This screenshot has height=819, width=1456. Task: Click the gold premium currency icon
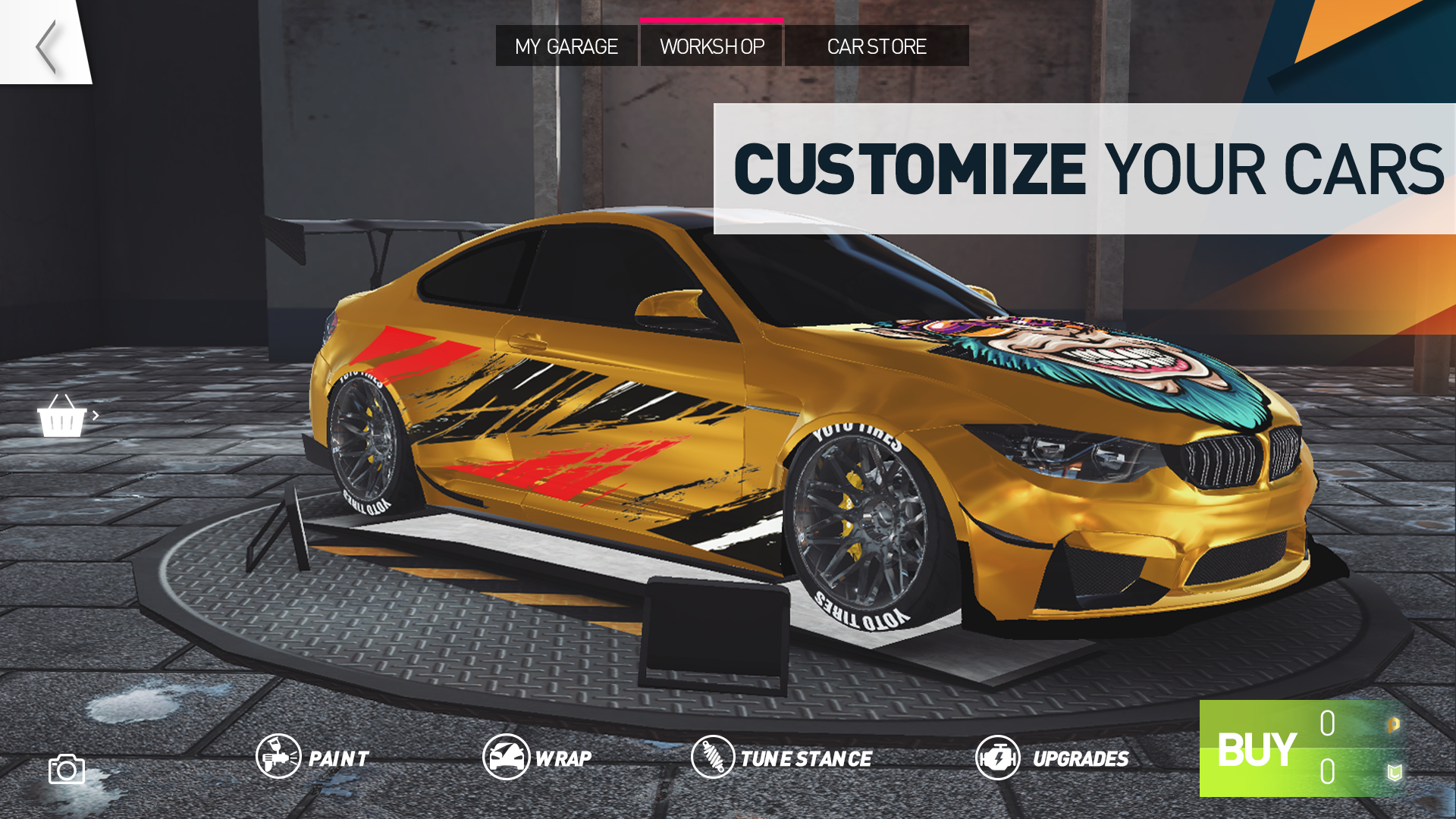coord(1394,726)
